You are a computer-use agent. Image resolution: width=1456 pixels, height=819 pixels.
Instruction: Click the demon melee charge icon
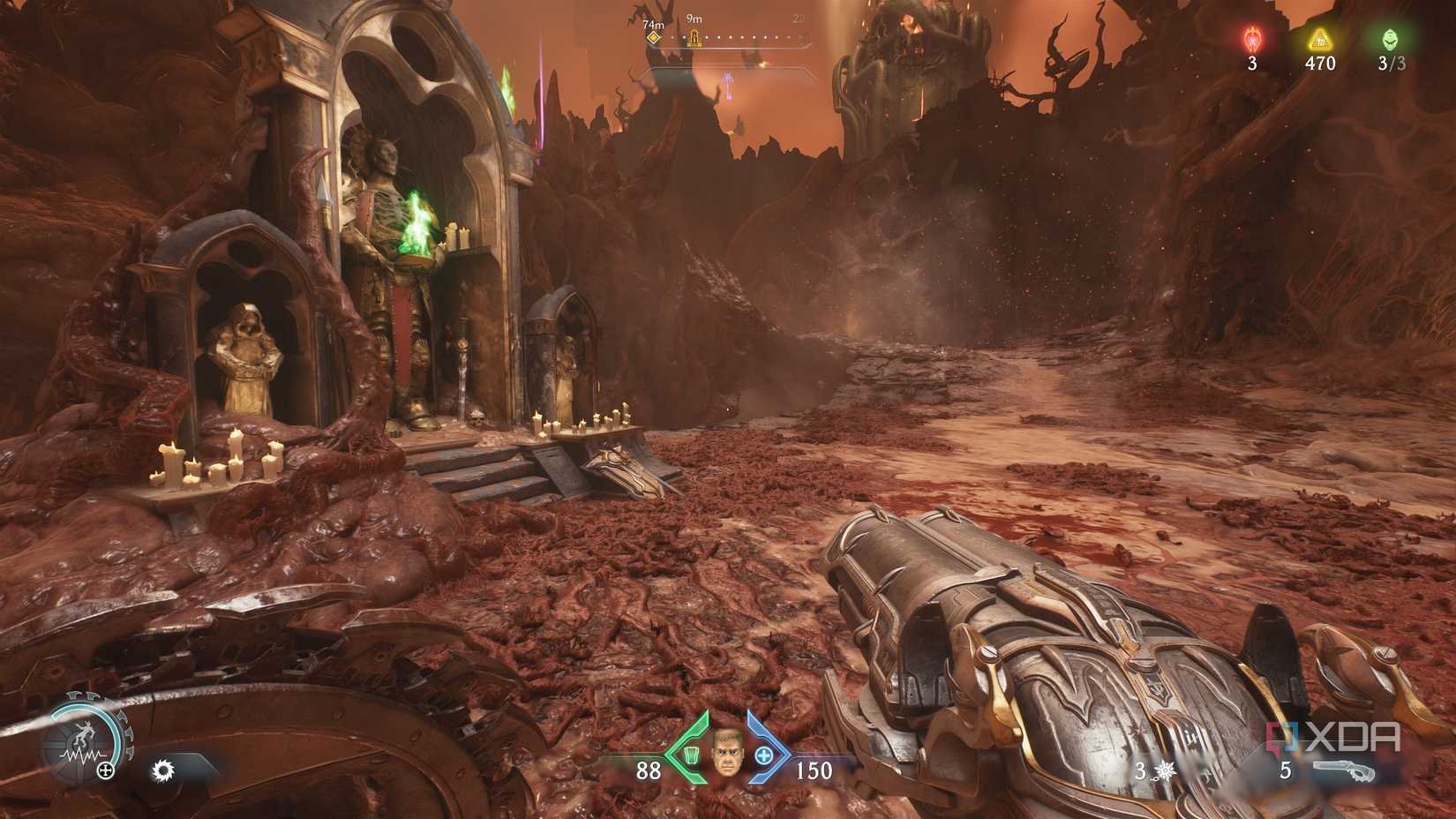(85, 733)
